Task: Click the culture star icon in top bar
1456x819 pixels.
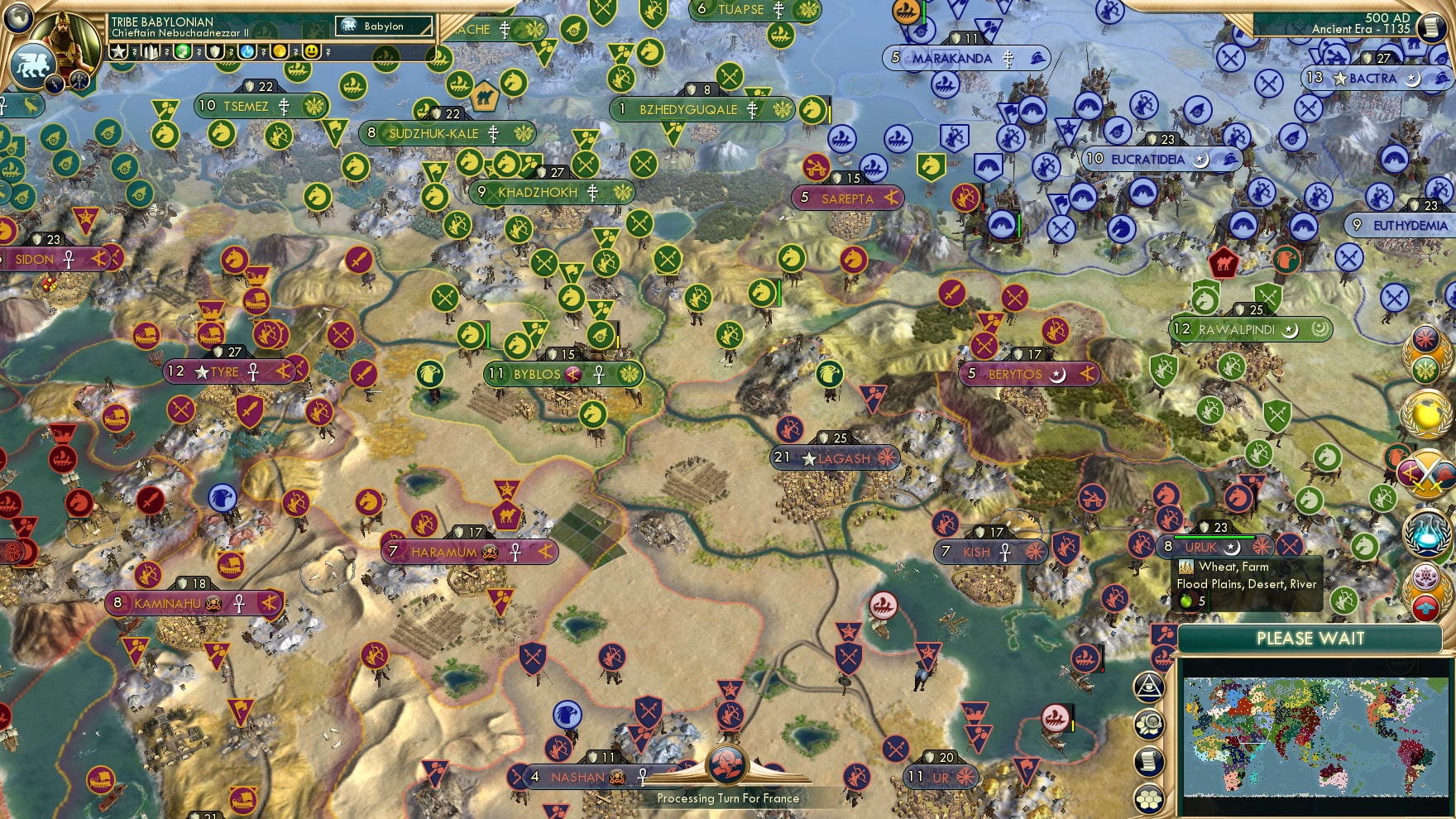Action: pyautogui.click(x=118, y=52)
